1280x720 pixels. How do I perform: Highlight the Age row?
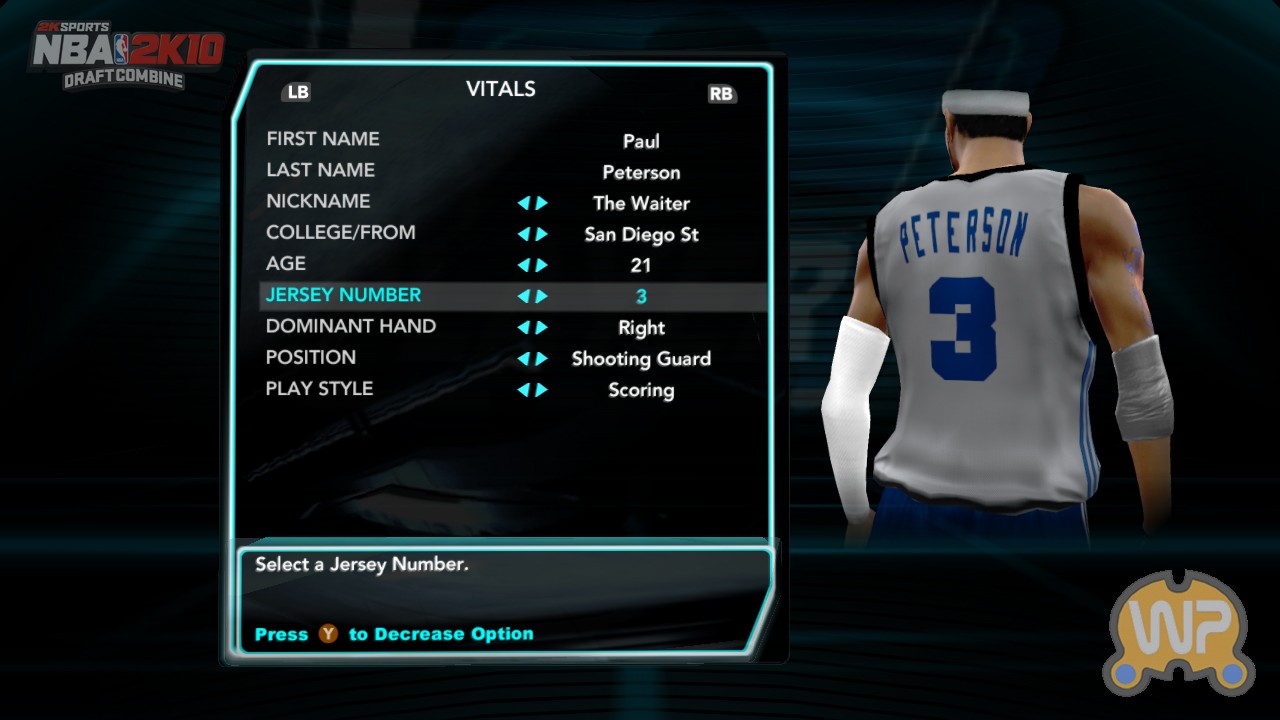(x=286, y=264)
